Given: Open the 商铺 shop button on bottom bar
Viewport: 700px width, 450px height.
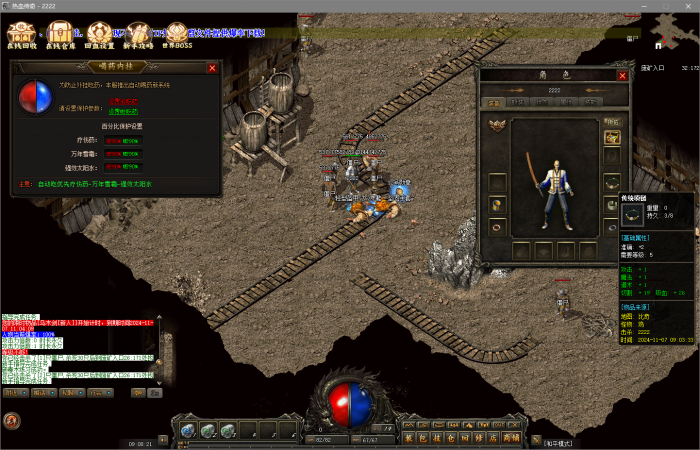Looking at the screenshot, I should pos(511,437).
